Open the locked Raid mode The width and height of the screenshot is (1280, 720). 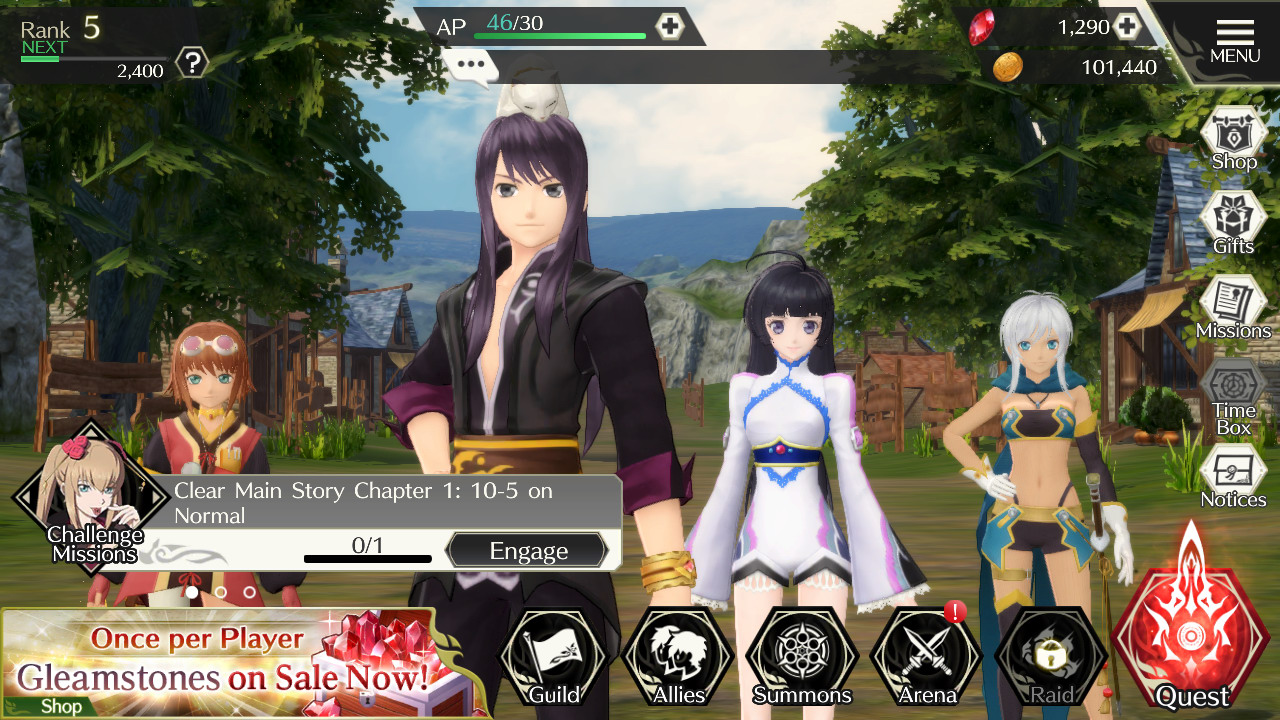click(1051, 658)
